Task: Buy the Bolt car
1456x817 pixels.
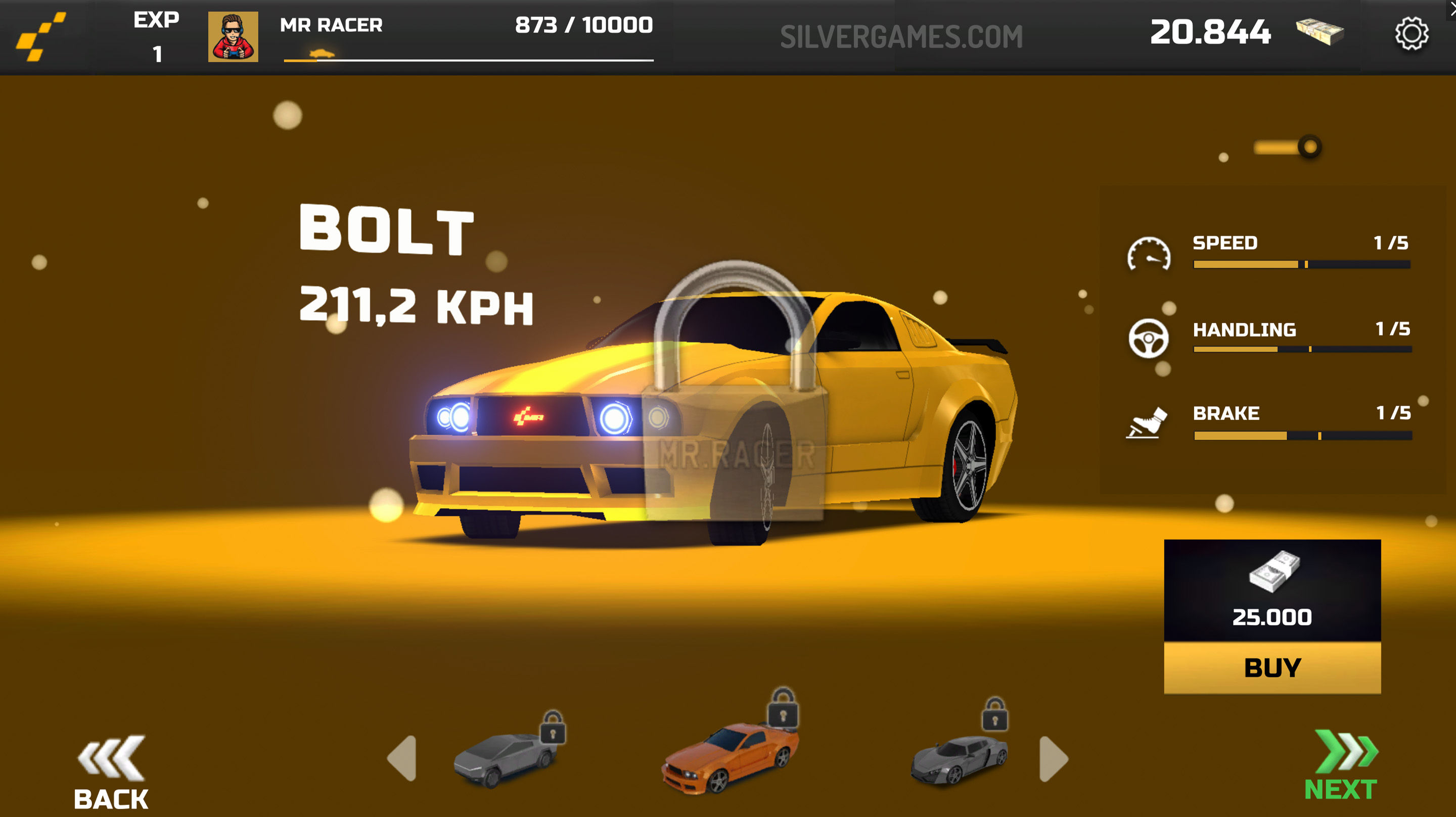Action: [1272, 667]
